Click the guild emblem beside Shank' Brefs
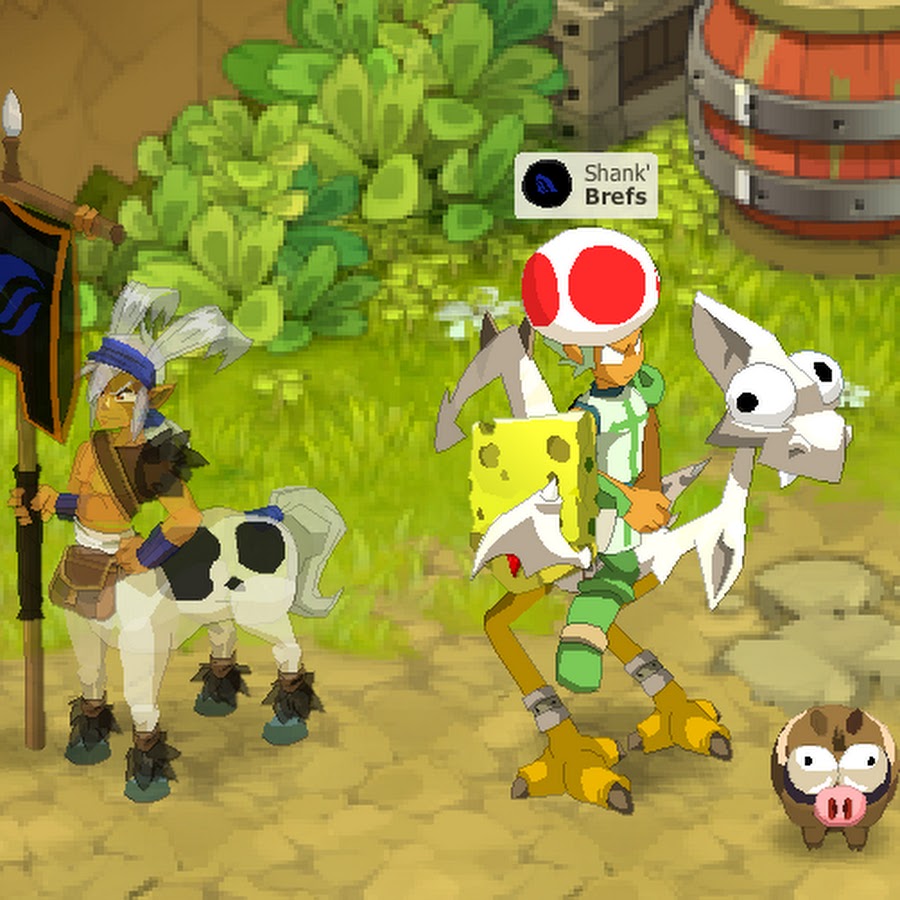Viewport: 900px width, 900px height. 547,185
